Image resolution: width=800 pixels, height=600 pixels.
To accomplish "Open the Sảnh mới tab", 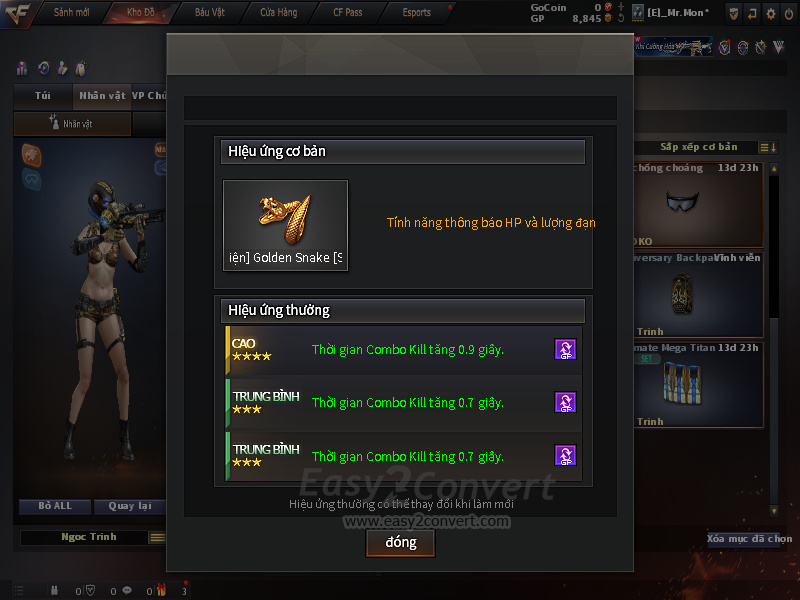I will coord(70,12).
